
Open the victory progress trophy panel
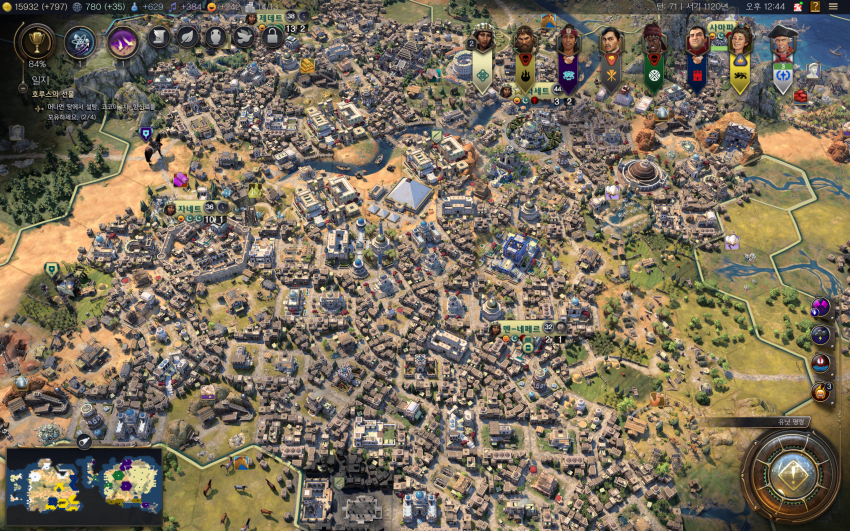pyautogui.click(x=38, y=42)
